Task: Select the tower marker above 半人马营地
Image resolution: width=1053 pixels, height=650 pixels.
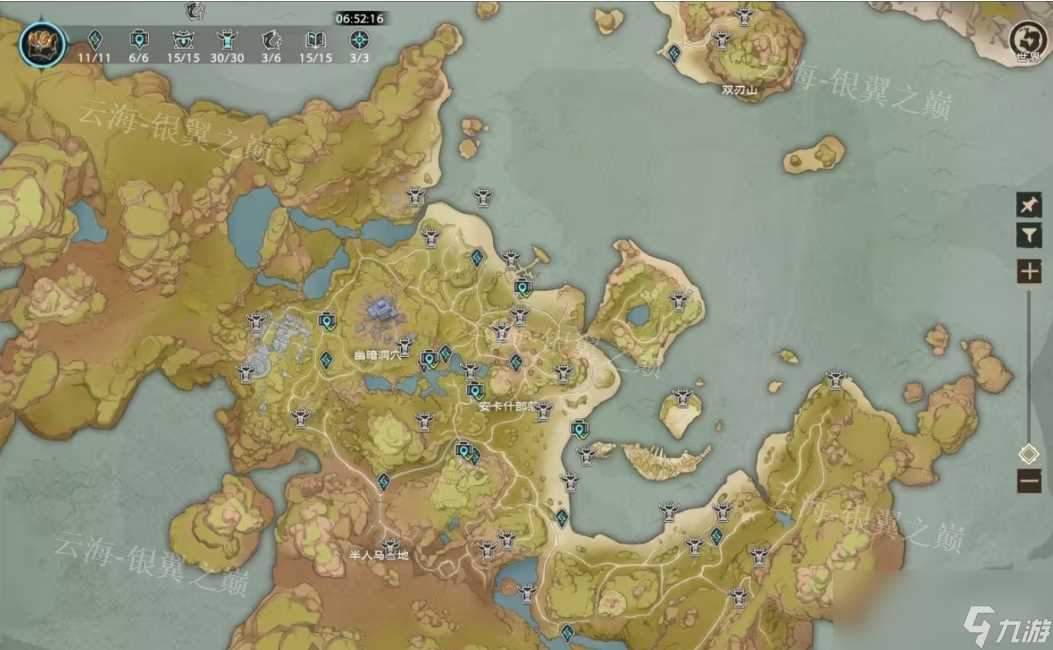Action: [390, 546]
